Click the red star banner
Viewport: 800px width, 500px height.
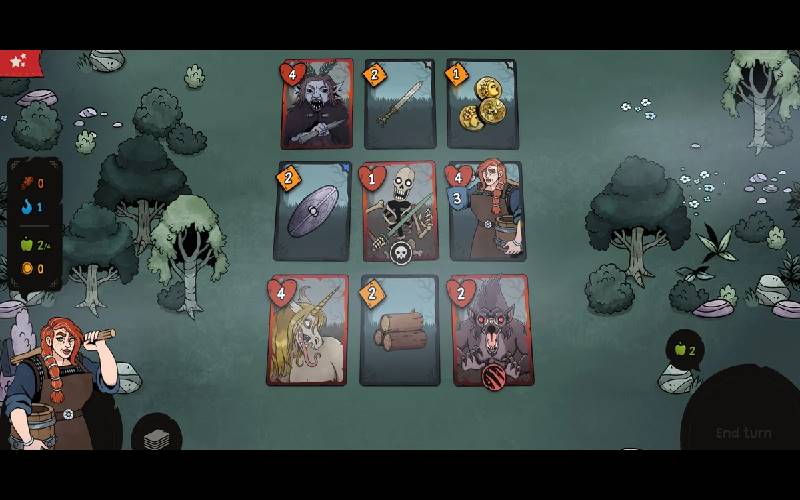pos(18,62)
